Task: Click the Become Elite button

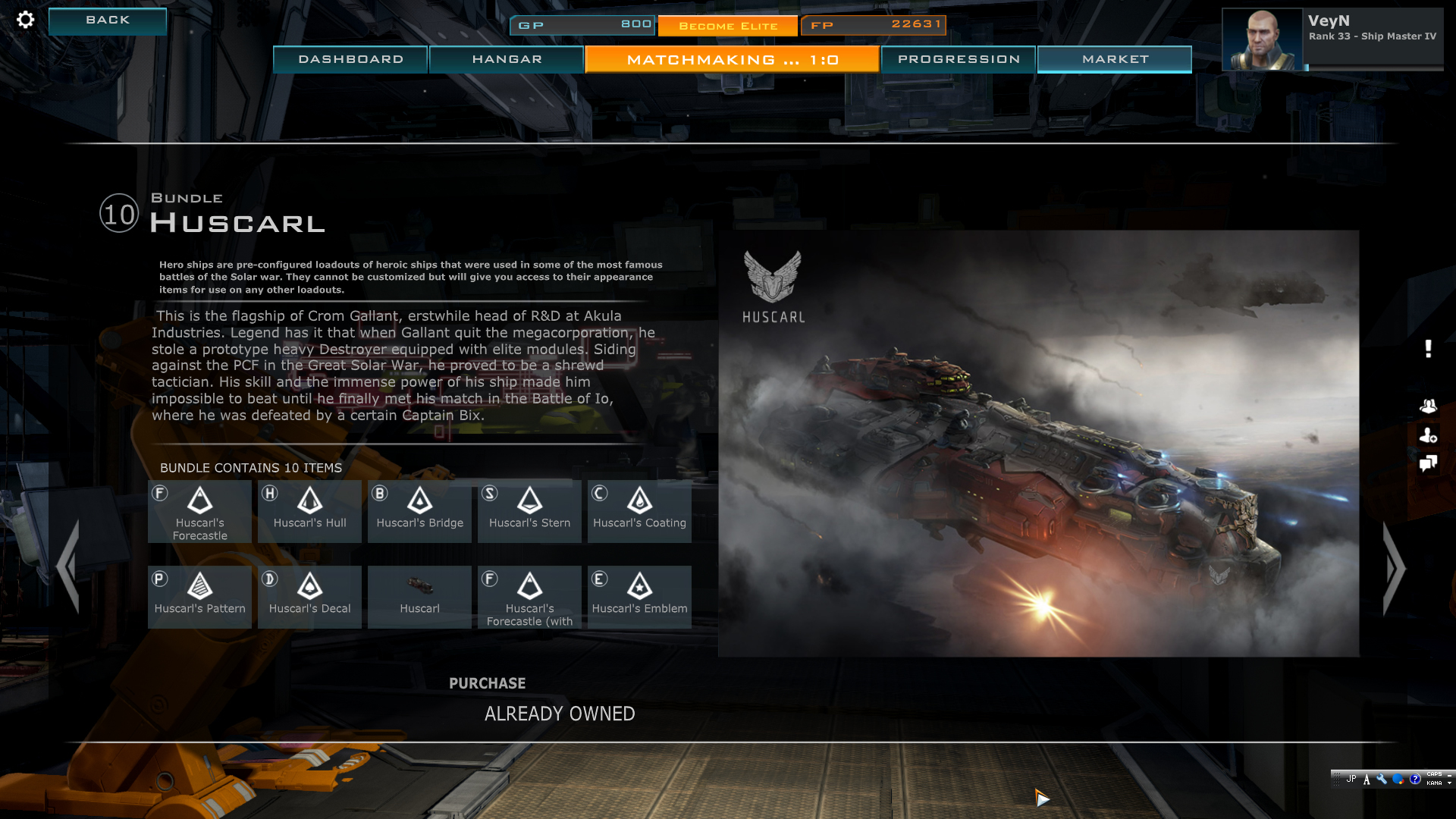Action: 727,26
